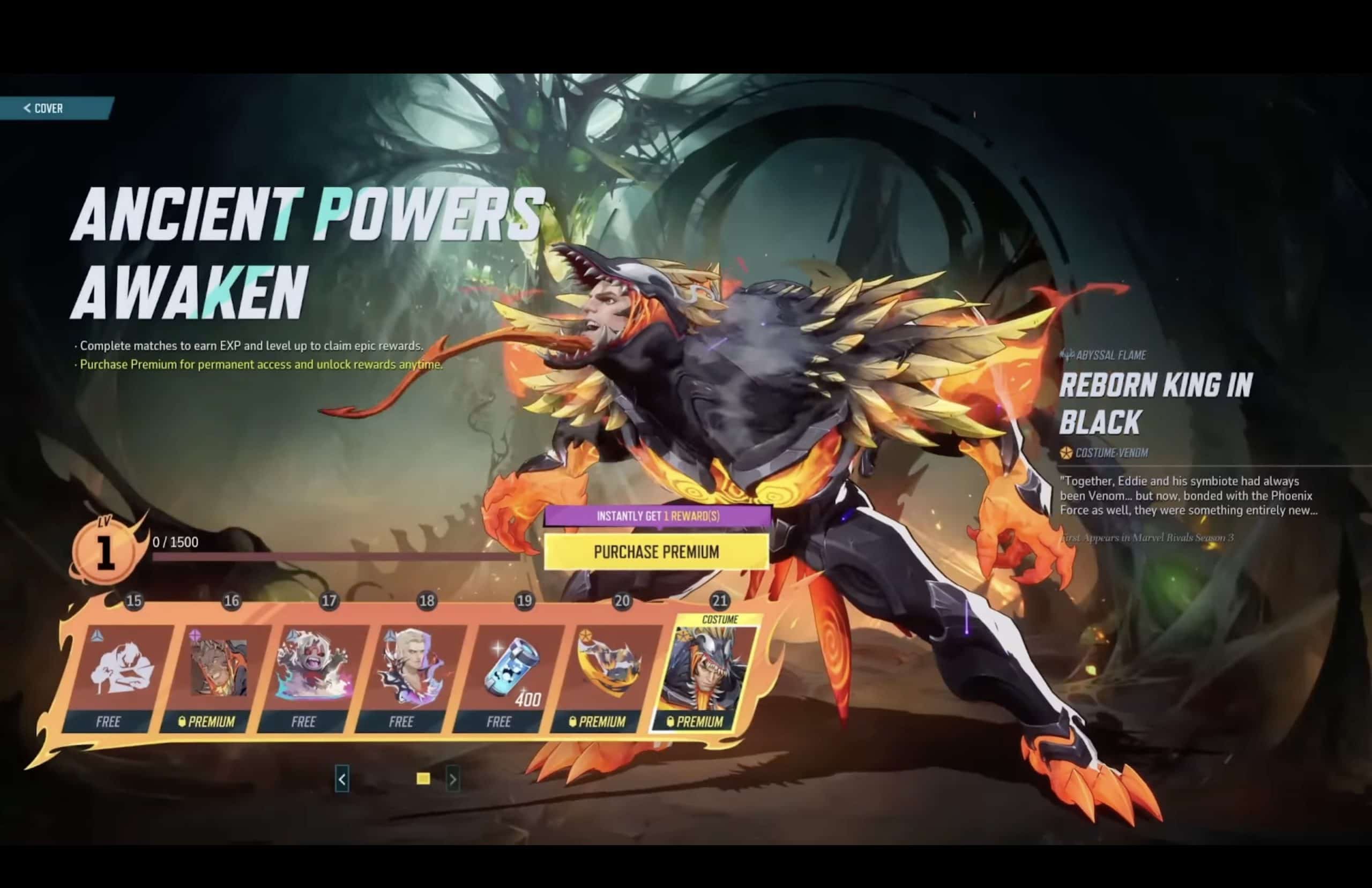
Task: Click the Instantly Get 1 Reward(s) banner
Action: tap(656, 517)
